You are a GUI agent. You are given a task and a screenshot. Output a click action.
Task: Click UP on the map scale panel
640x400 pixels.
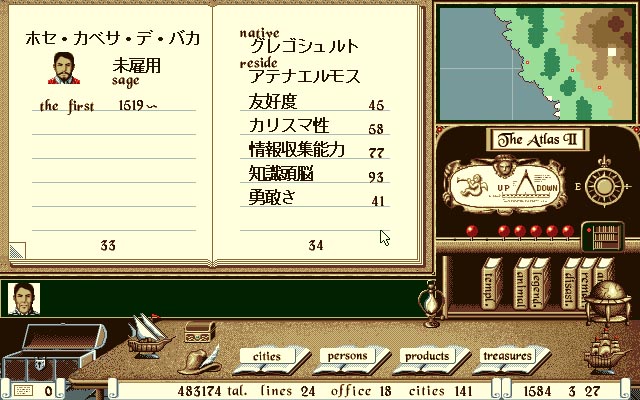507,187
